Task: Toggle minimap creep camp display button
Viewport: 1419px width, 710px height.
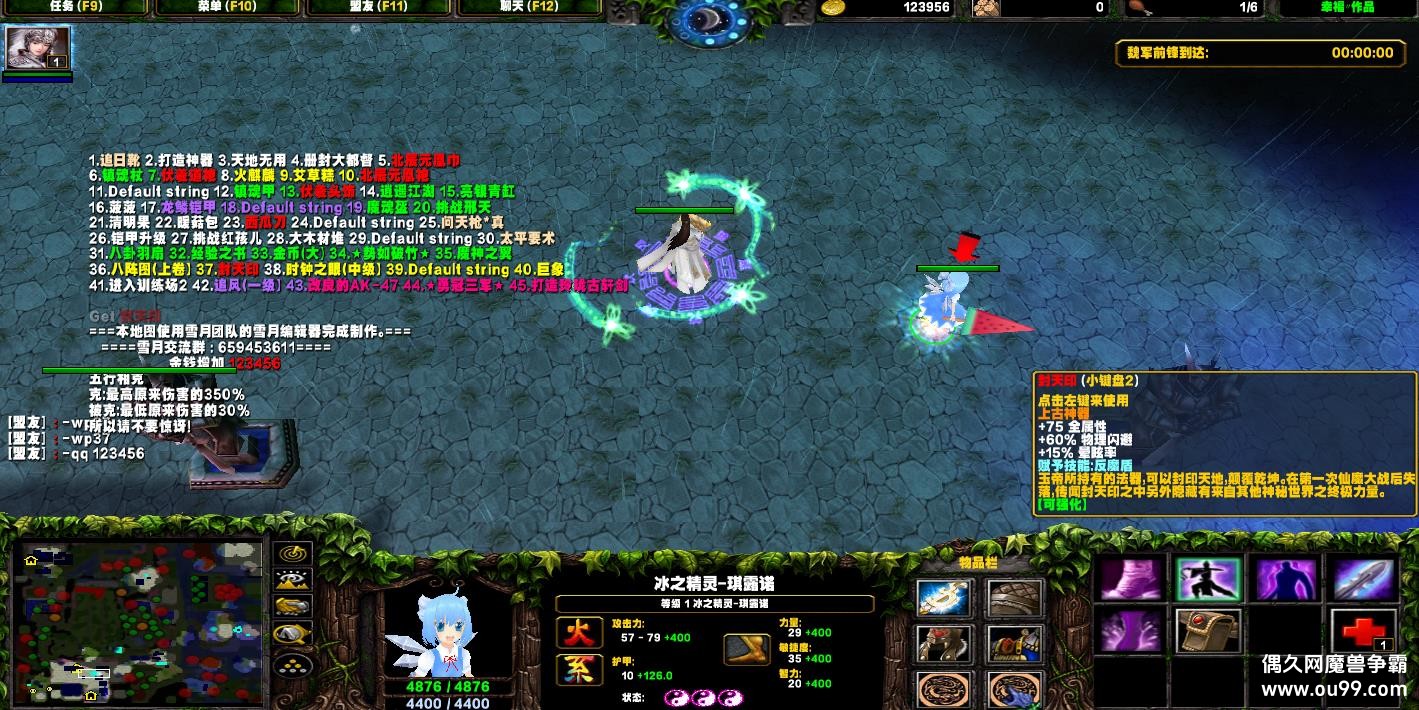Action: click(x=292, y=634)
